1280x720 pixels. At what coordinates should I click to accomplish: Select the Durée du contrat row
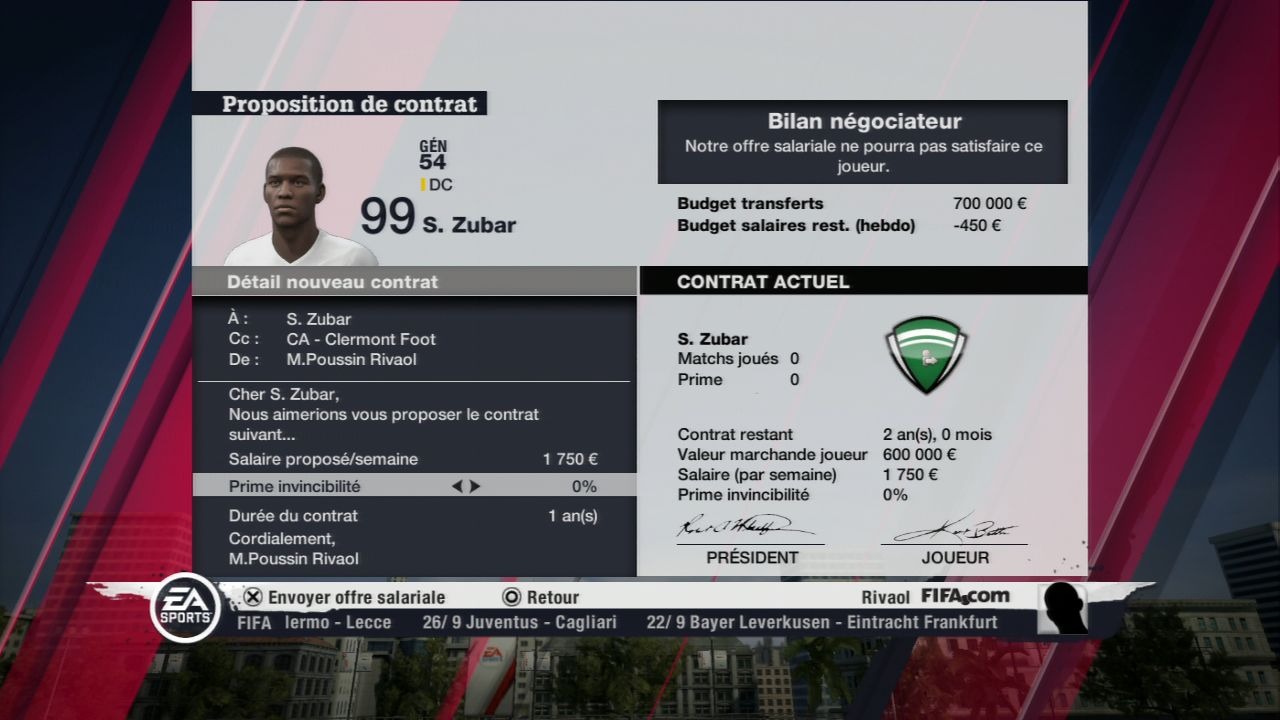coord(413,516)
